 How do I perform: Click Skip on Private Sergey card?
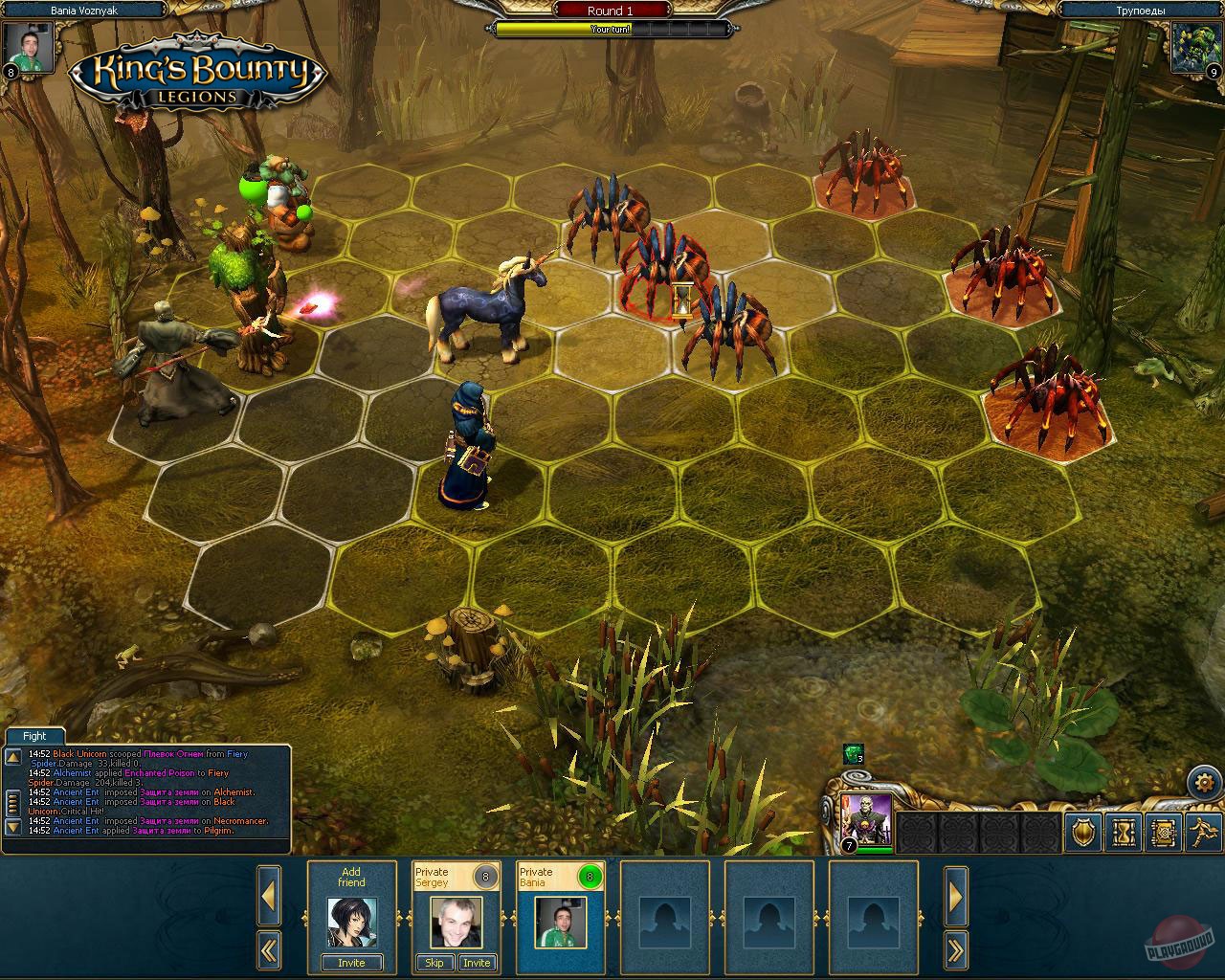tap(434, 963)
